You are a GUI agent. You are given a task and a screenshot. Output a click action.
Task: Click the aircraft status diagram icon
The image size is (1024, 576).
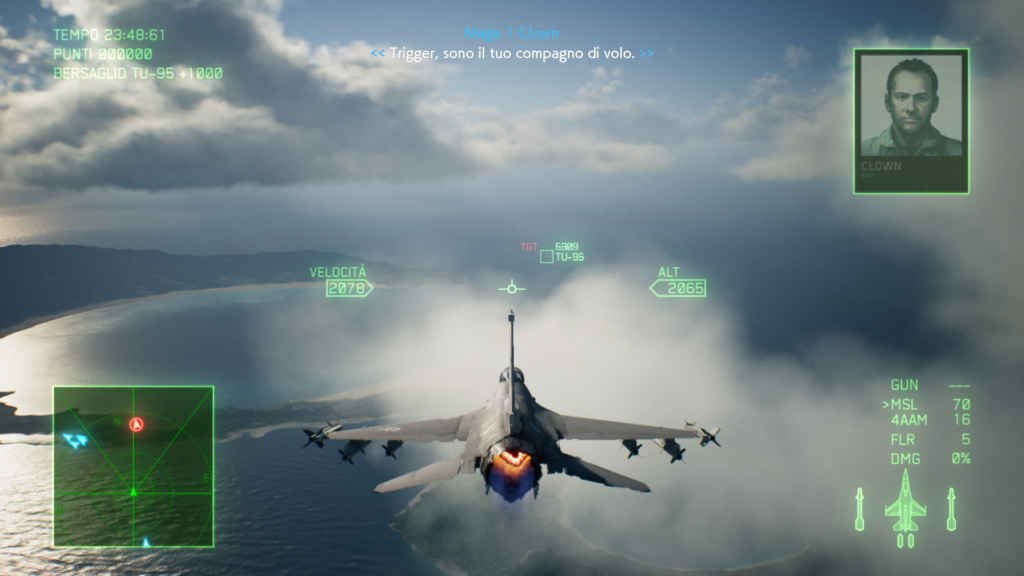tap(905, 511)
